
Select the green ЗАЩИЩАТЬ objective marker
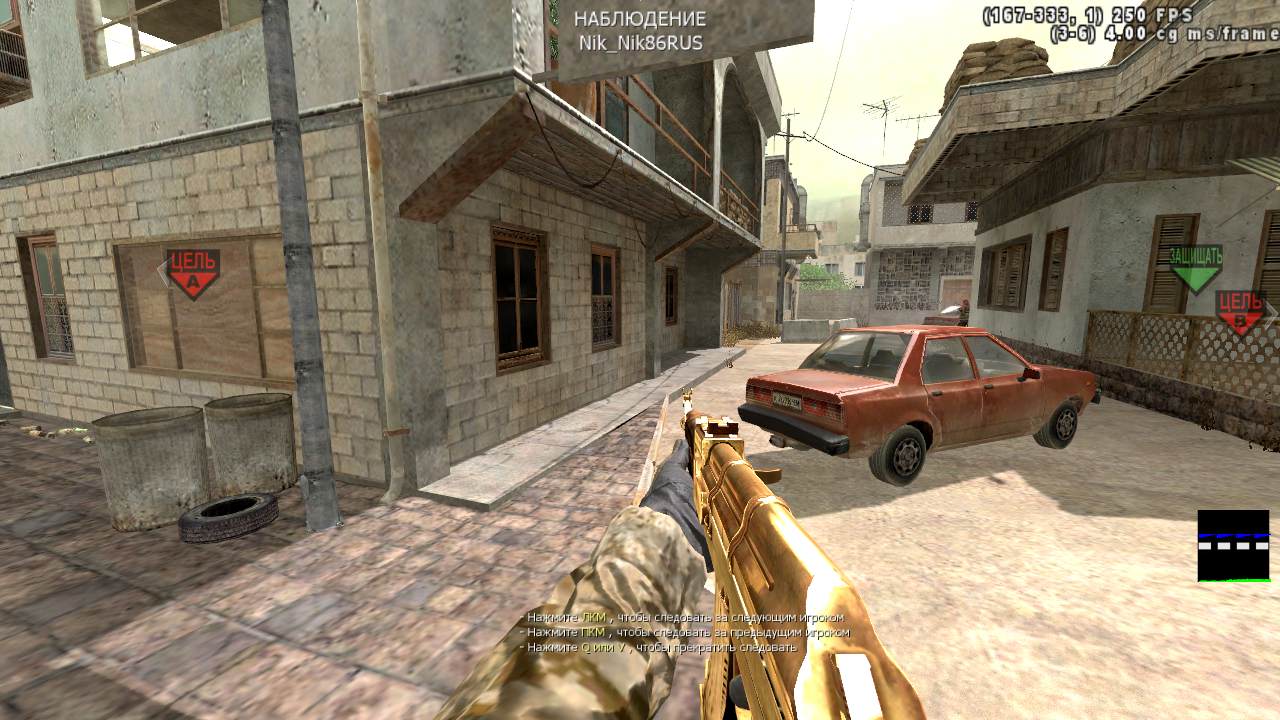tap(1196, 268)
